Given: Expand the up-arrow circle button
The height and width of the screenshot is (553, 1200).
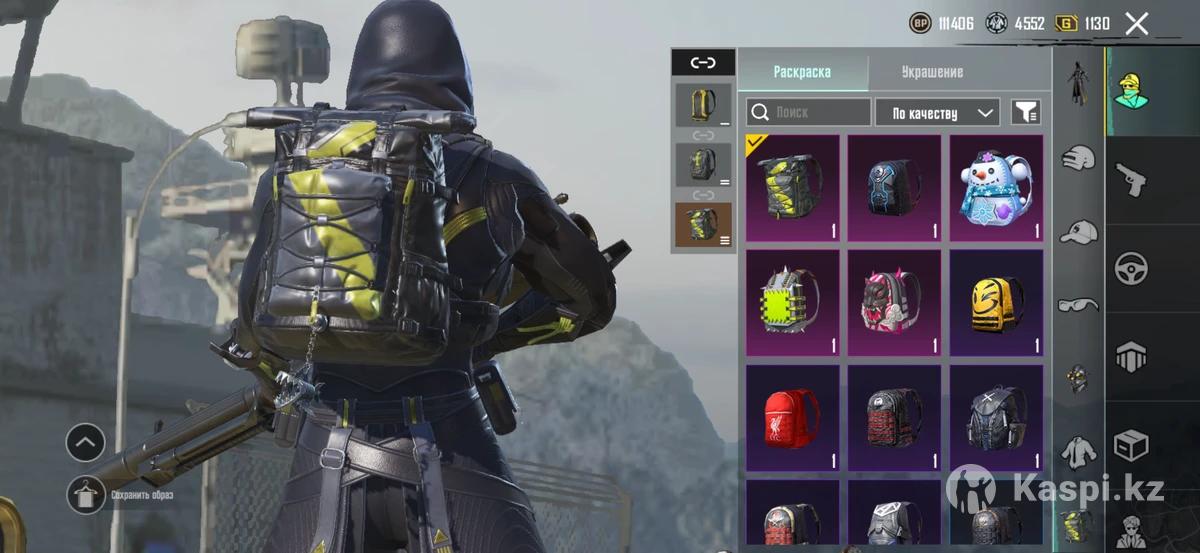Looking at the screenshot, I should pyautogui.click(x=86, y=442).
